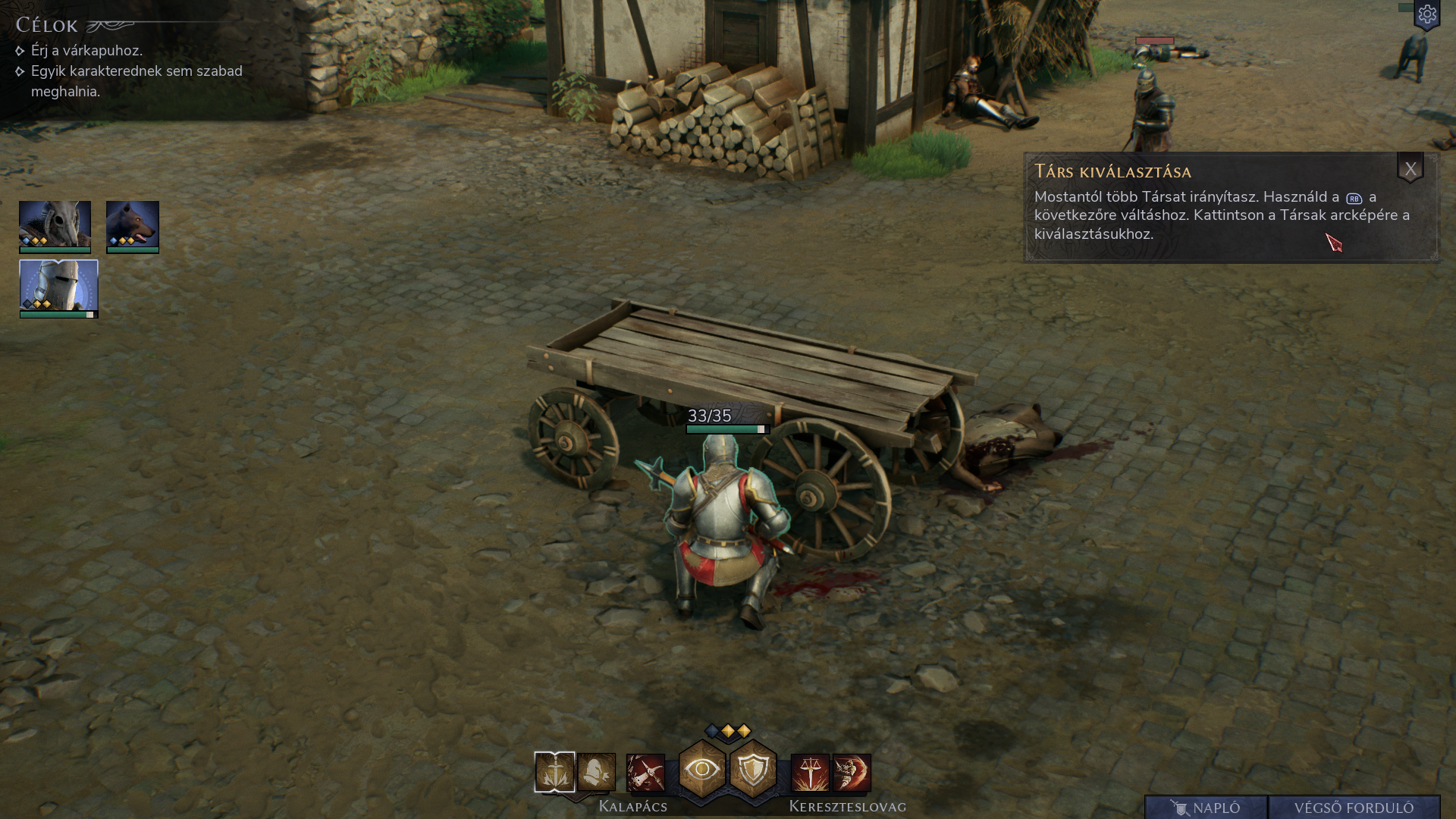Viewport: 1456px width, 819px height.
Task: Use the helmet with ribbon ability
Action: (597, 772)
